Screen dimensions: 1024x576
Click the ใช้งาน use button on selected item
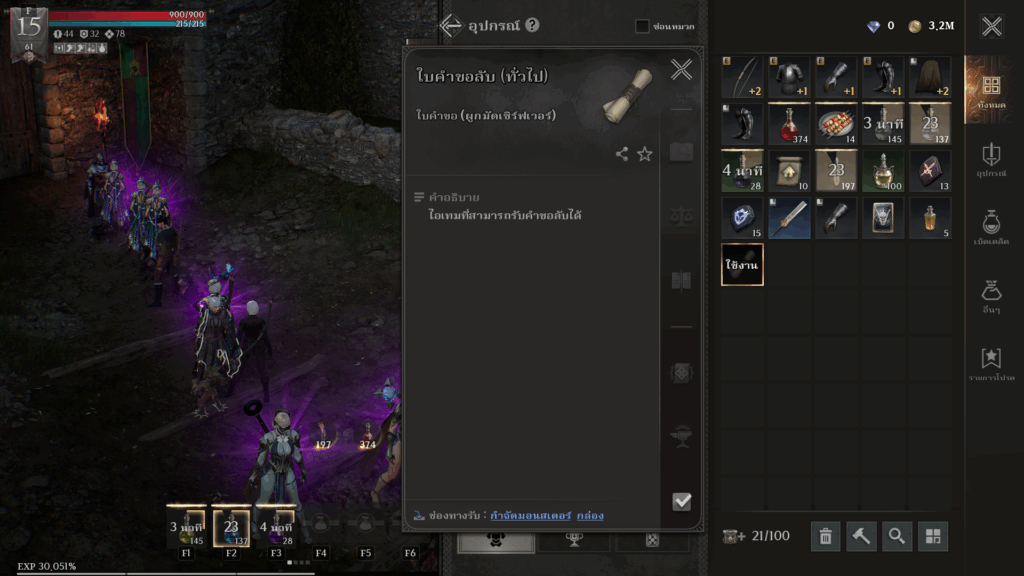(x=742, y=265)
